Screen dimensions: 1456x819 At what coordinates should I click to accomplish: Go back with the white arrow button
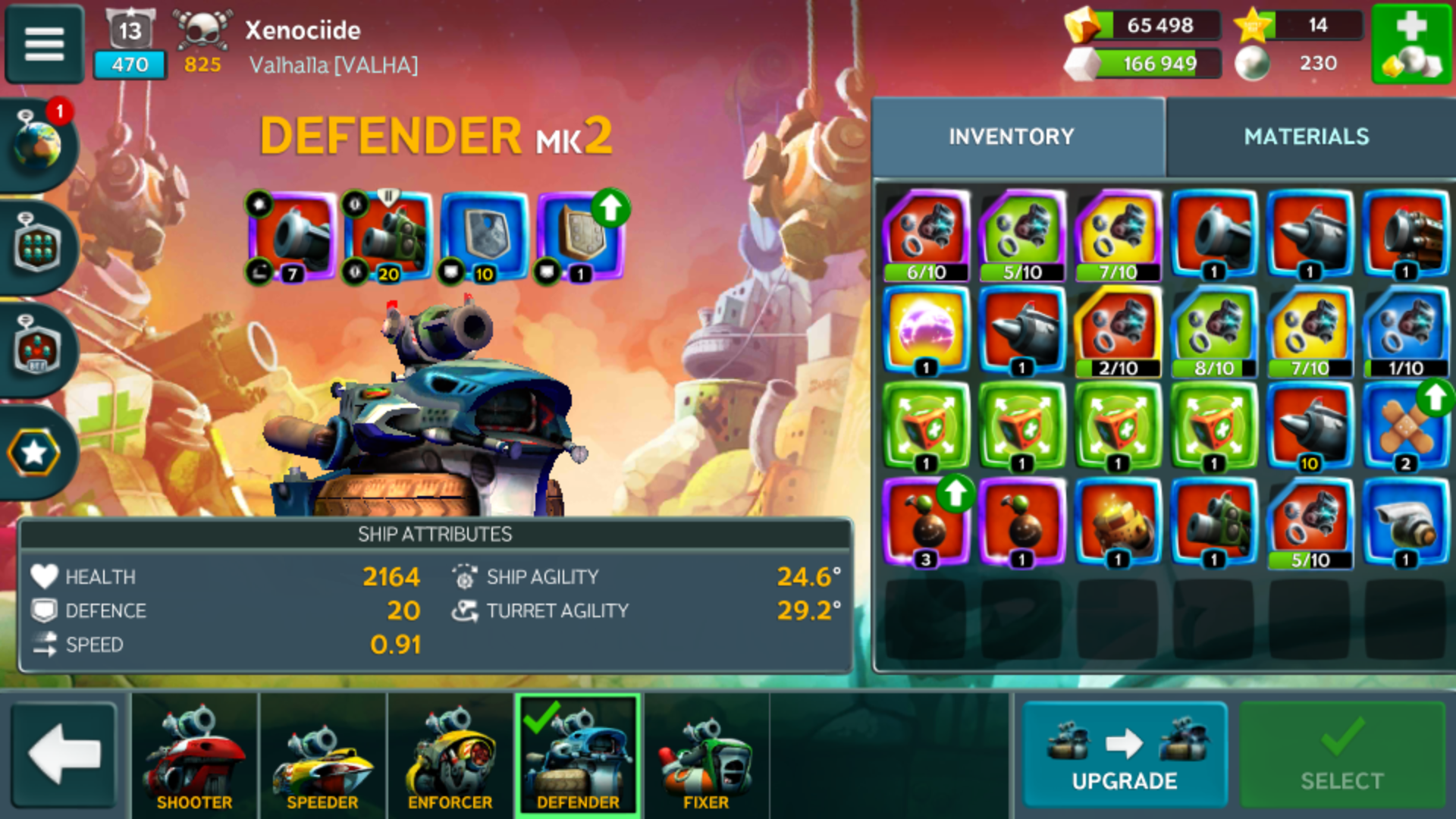64,755
